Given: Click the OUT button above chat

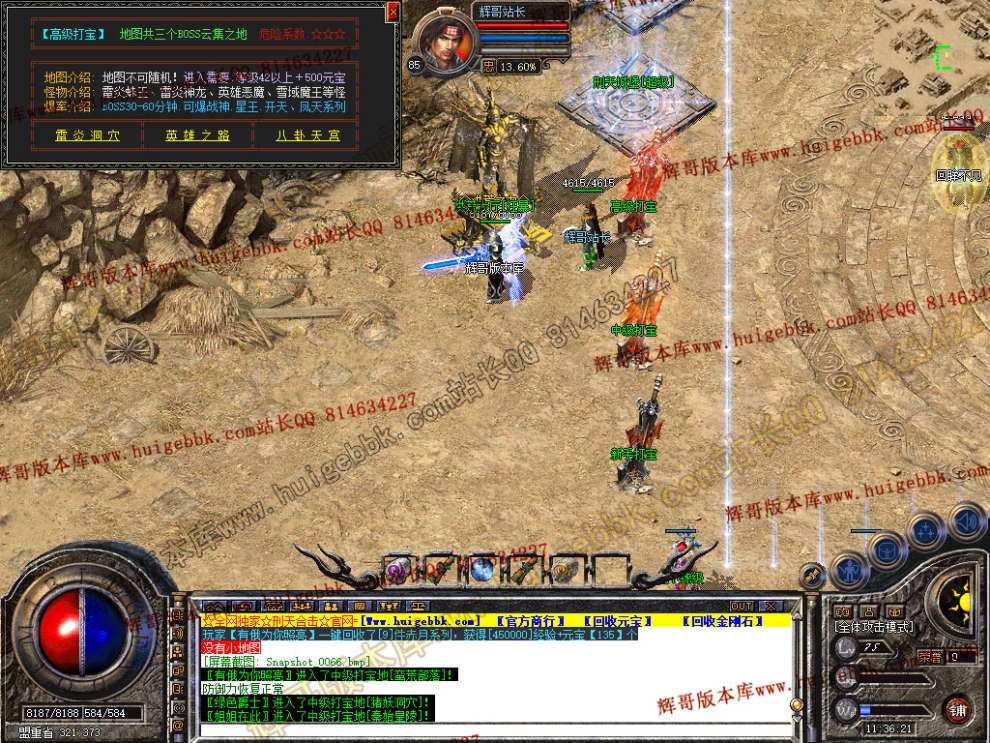Looking at the screenshot, I should pyautogui.click(x=741, y=606).
